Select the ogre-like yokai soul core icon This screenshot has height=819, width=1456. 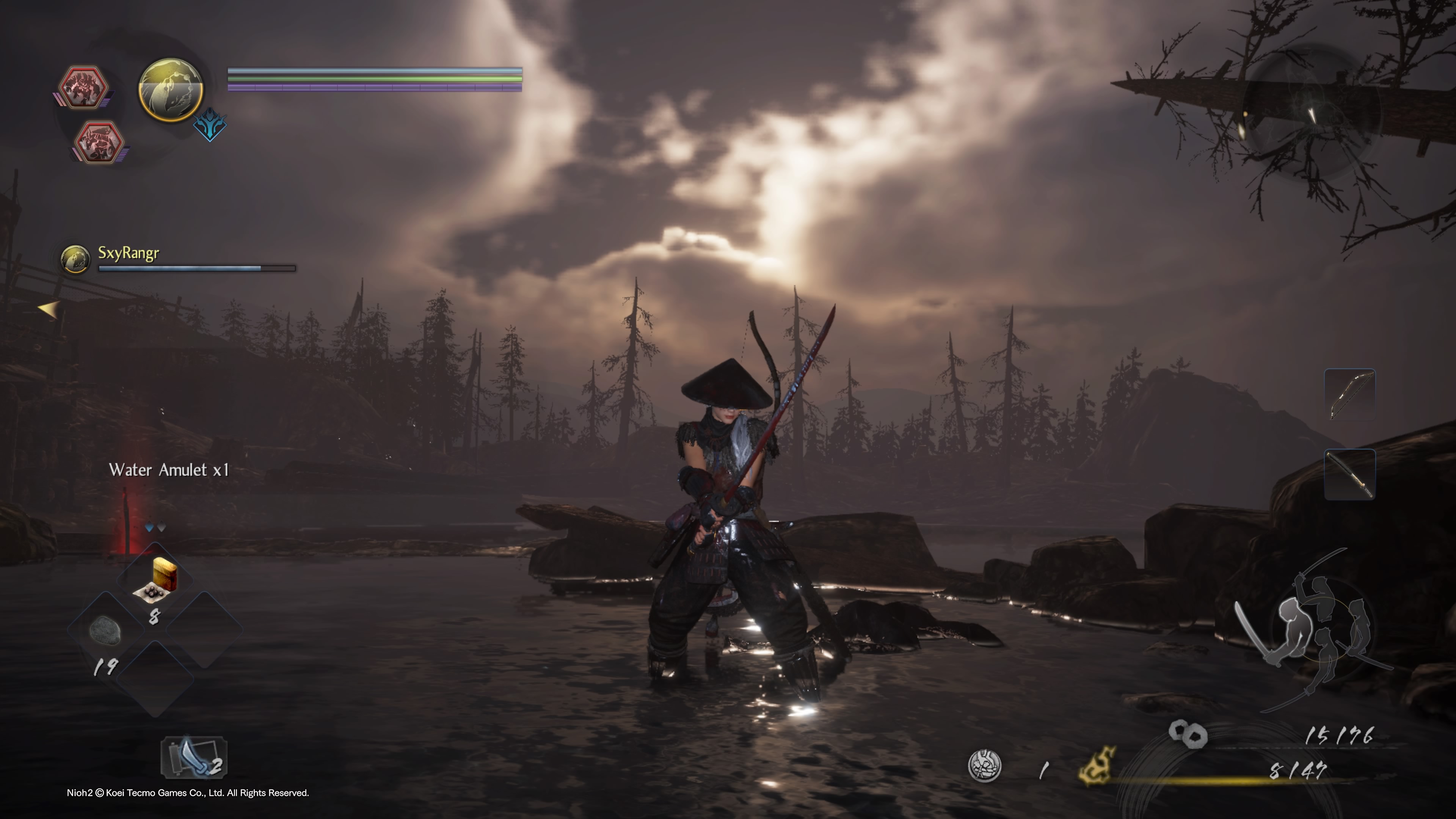(84, 88)
